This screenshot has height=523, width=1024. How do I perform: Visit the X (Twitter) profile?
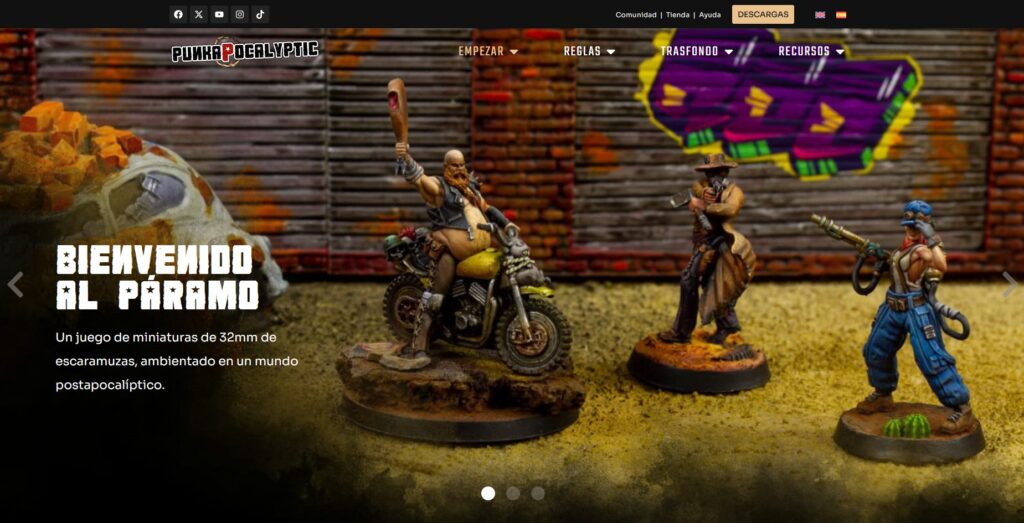click(x=199, y=14)
